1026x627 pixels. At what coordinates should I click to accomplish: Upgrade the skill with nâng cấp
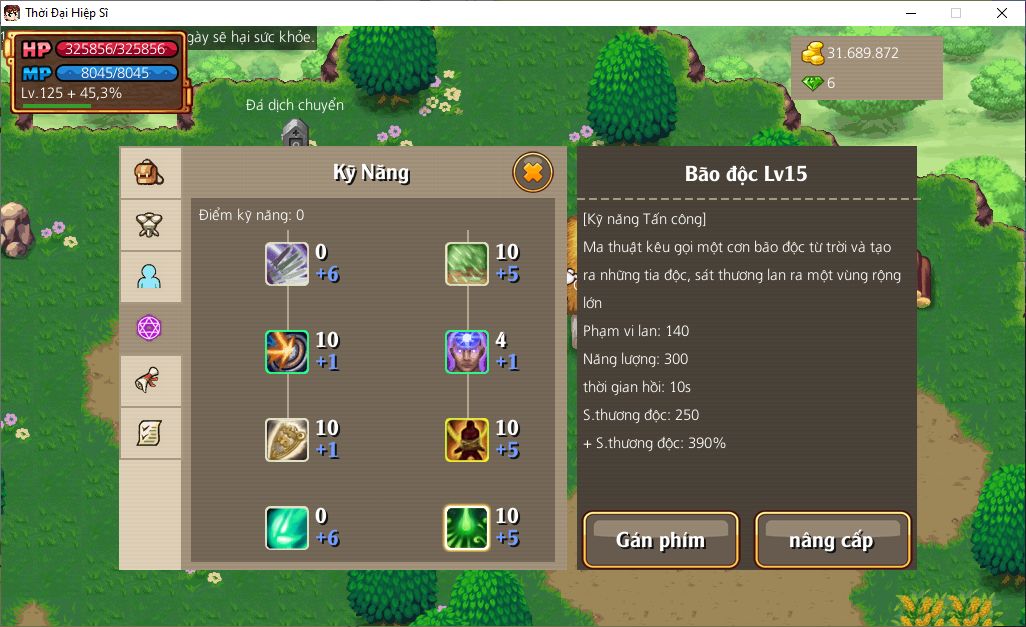(831, 540)
